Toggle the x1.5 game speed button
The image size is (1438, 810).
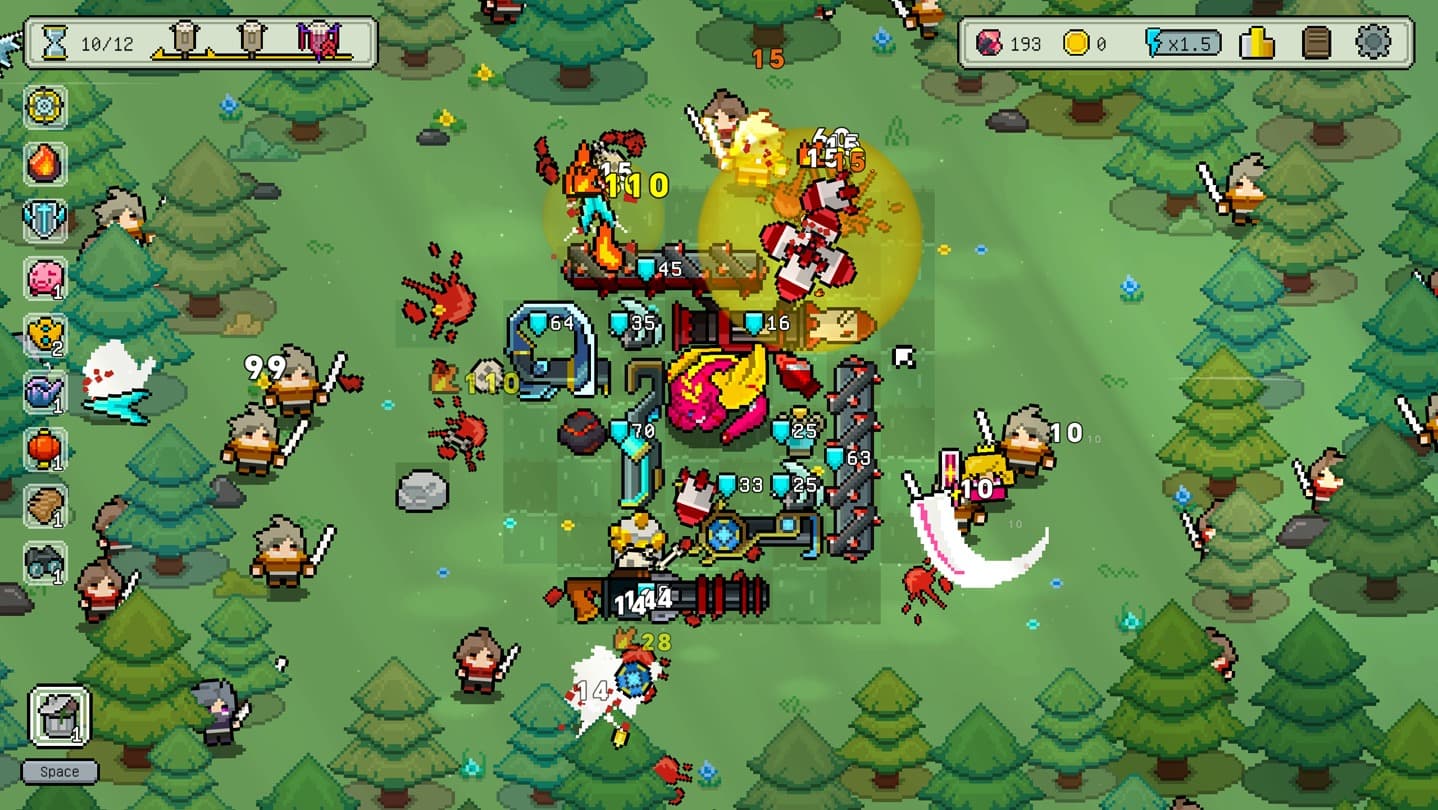[1184, 43]
